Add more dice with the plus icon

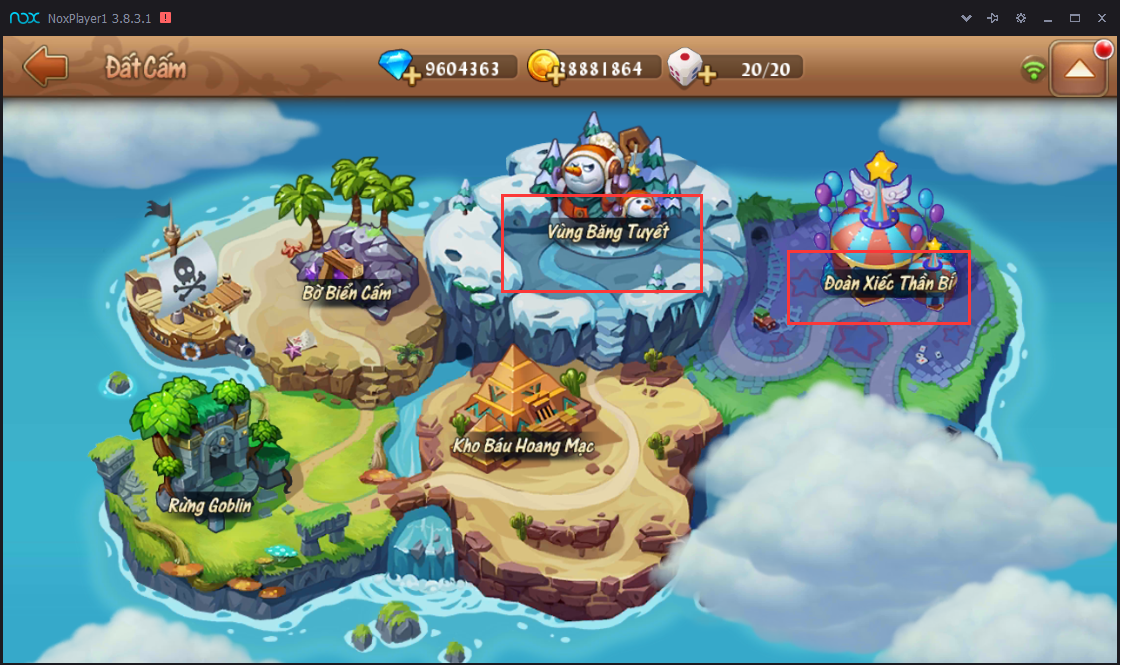click(x=707, y=77)
